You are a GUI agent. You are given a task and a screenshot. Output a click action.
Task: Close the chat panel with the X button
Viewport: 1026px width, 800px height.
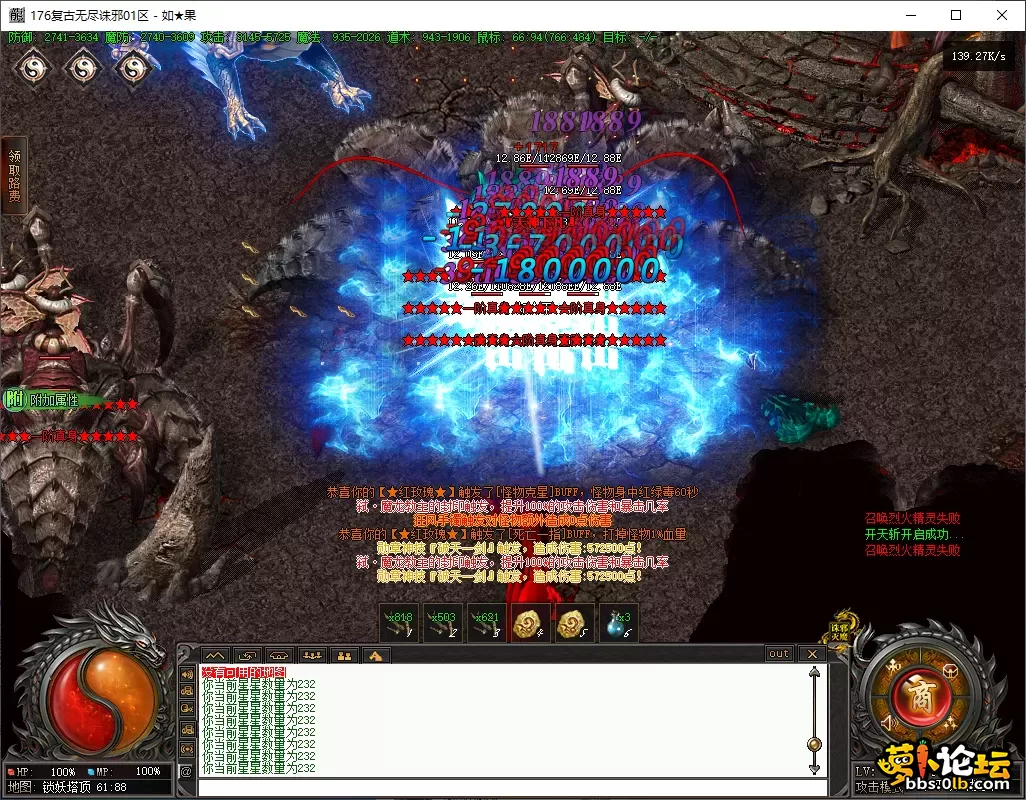point(812,654)
